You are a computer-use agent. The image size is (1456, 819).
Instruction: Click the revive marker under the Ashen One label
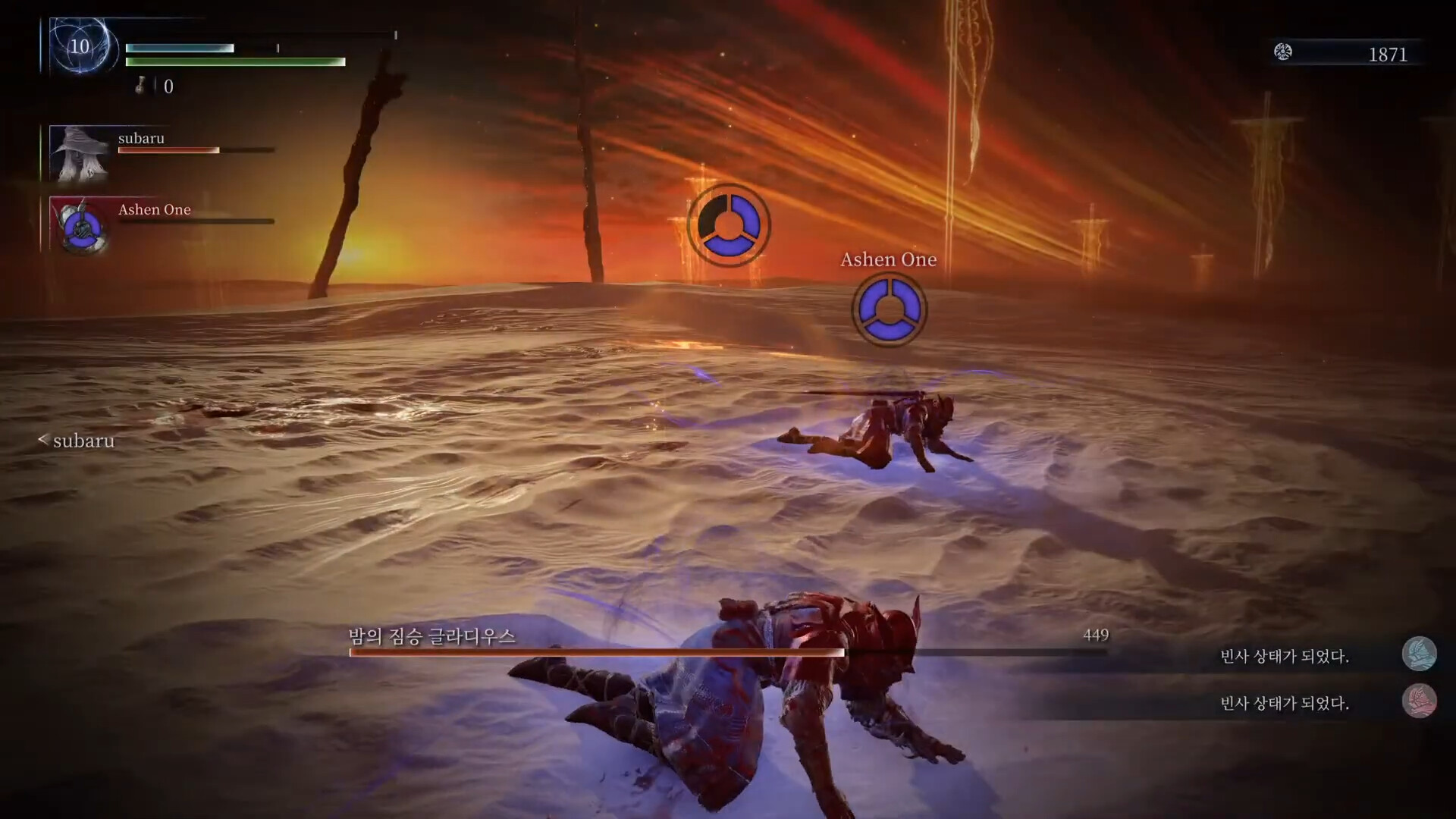pyautogui.click(x=889, y=309)
